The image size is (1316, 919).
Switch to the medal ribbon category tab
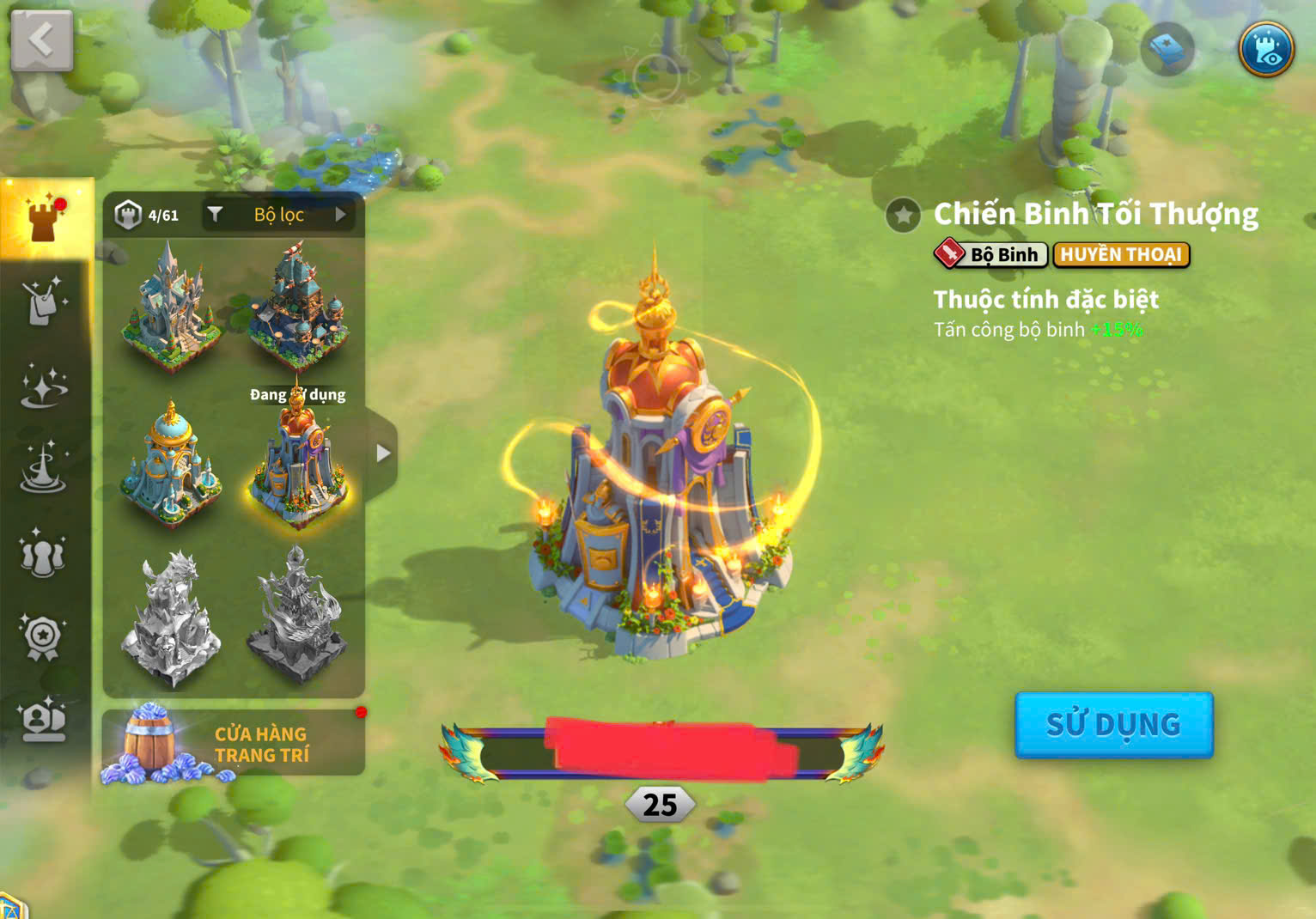(43, 637)
